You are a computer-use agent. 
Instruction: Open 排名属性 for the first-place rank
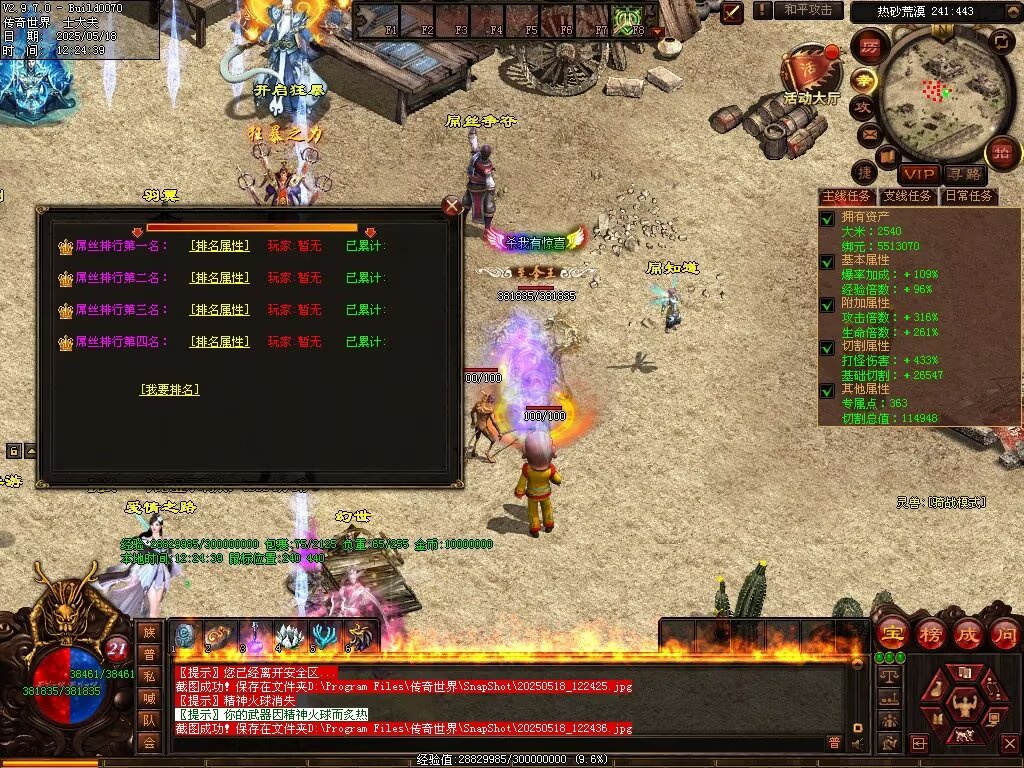click(220, 246)
